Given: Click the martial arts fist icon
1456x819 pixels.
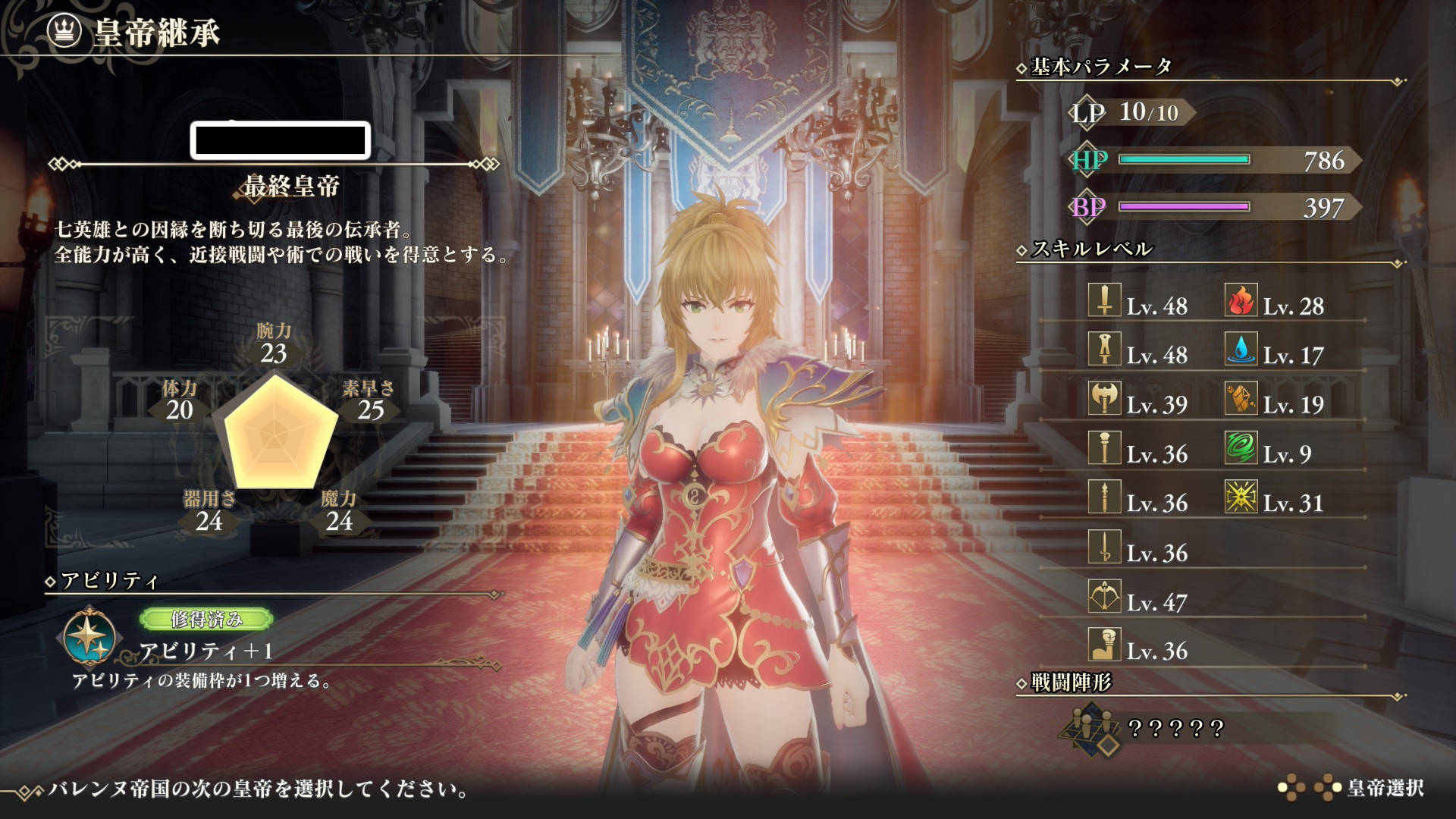Looking at the screenshot, I should point(1104,645).
